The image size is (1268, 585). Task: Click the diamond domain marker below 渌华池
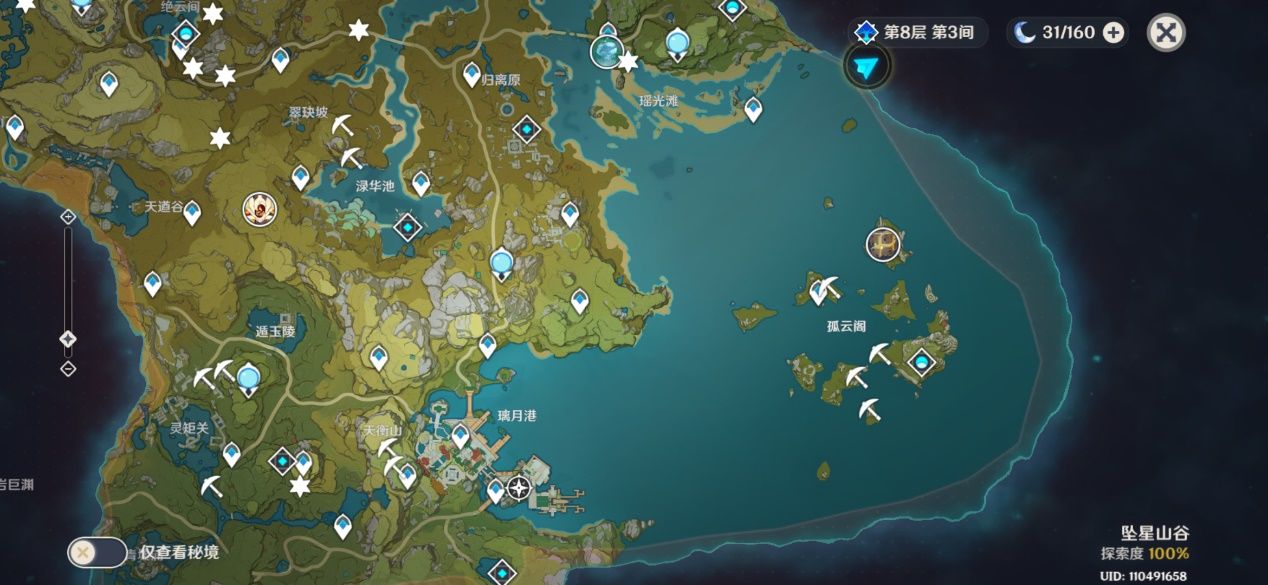pyautogui.click(x=408, y=227)
